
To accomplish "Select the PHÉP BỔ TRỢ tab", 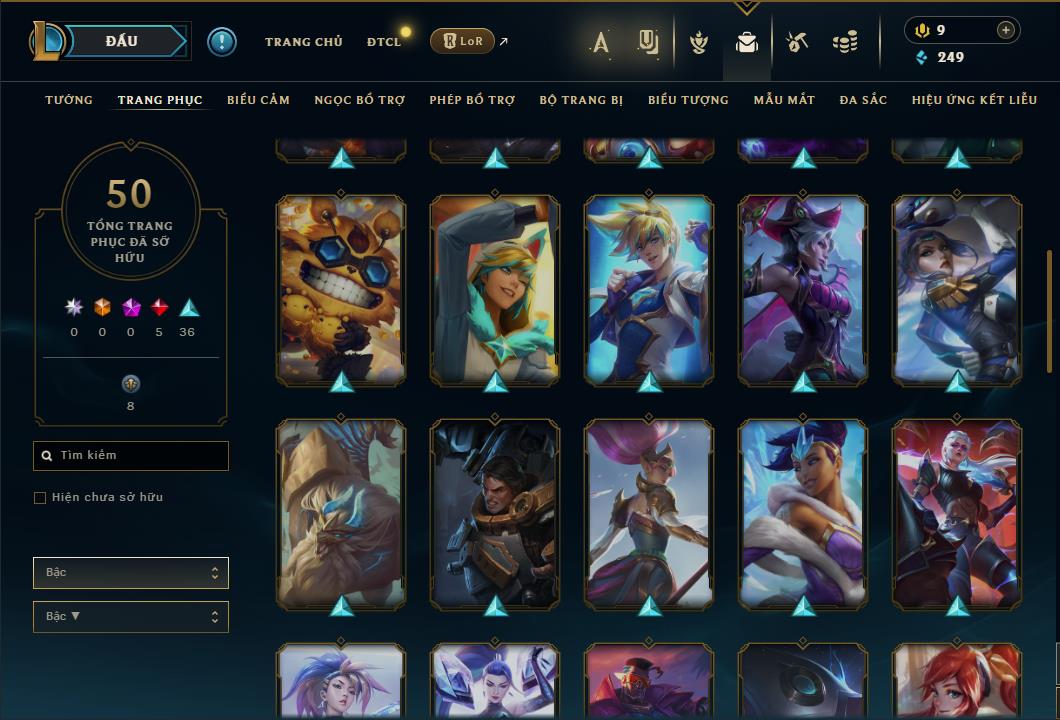I will [472, 100].
